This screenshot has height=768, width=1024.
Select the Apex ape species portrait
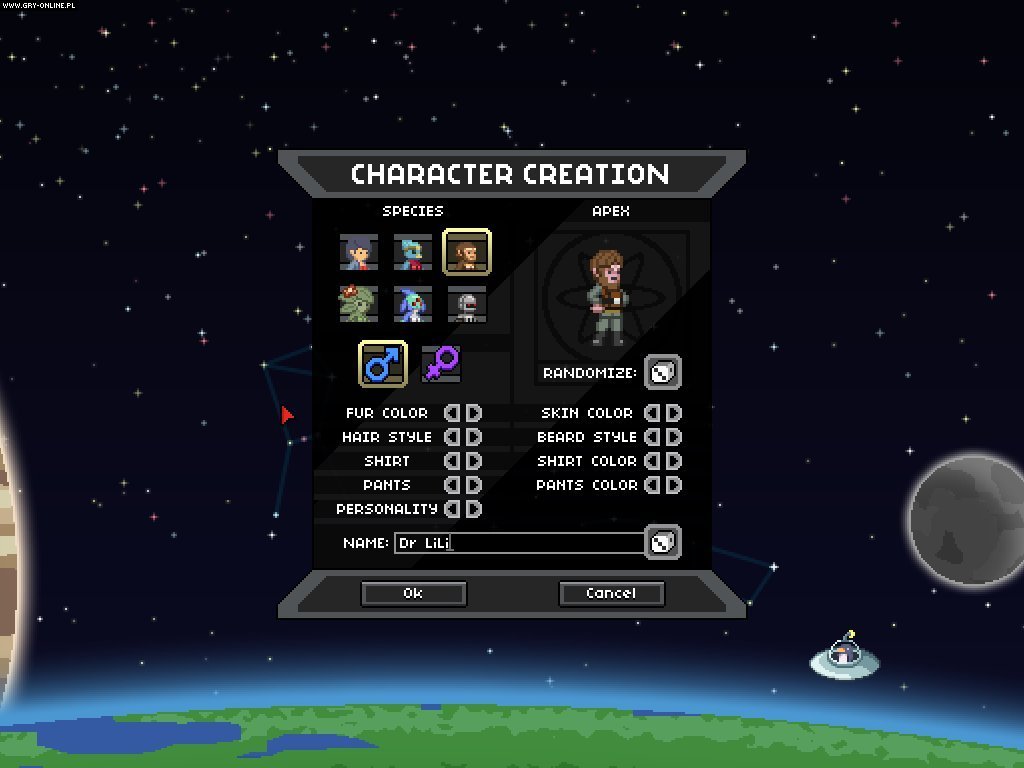point(466,252)
